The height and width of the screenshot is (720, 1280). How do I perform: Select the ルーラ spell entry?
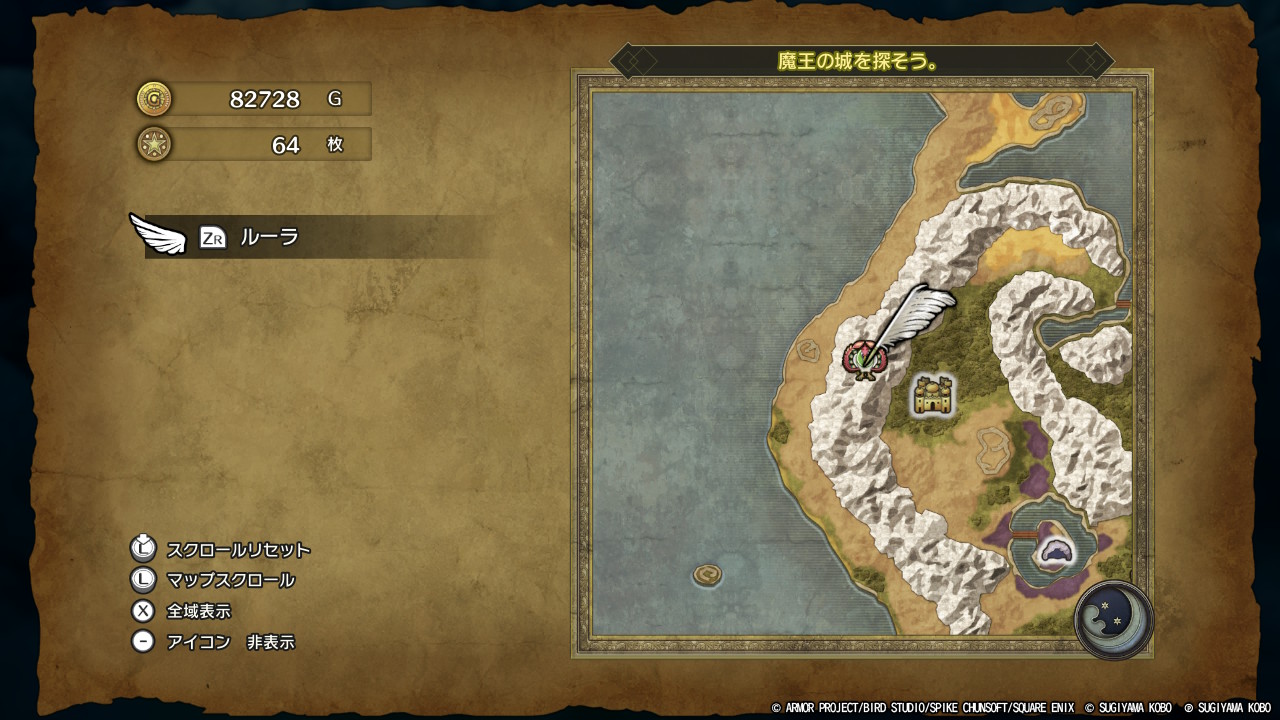[x=270, y=237]
